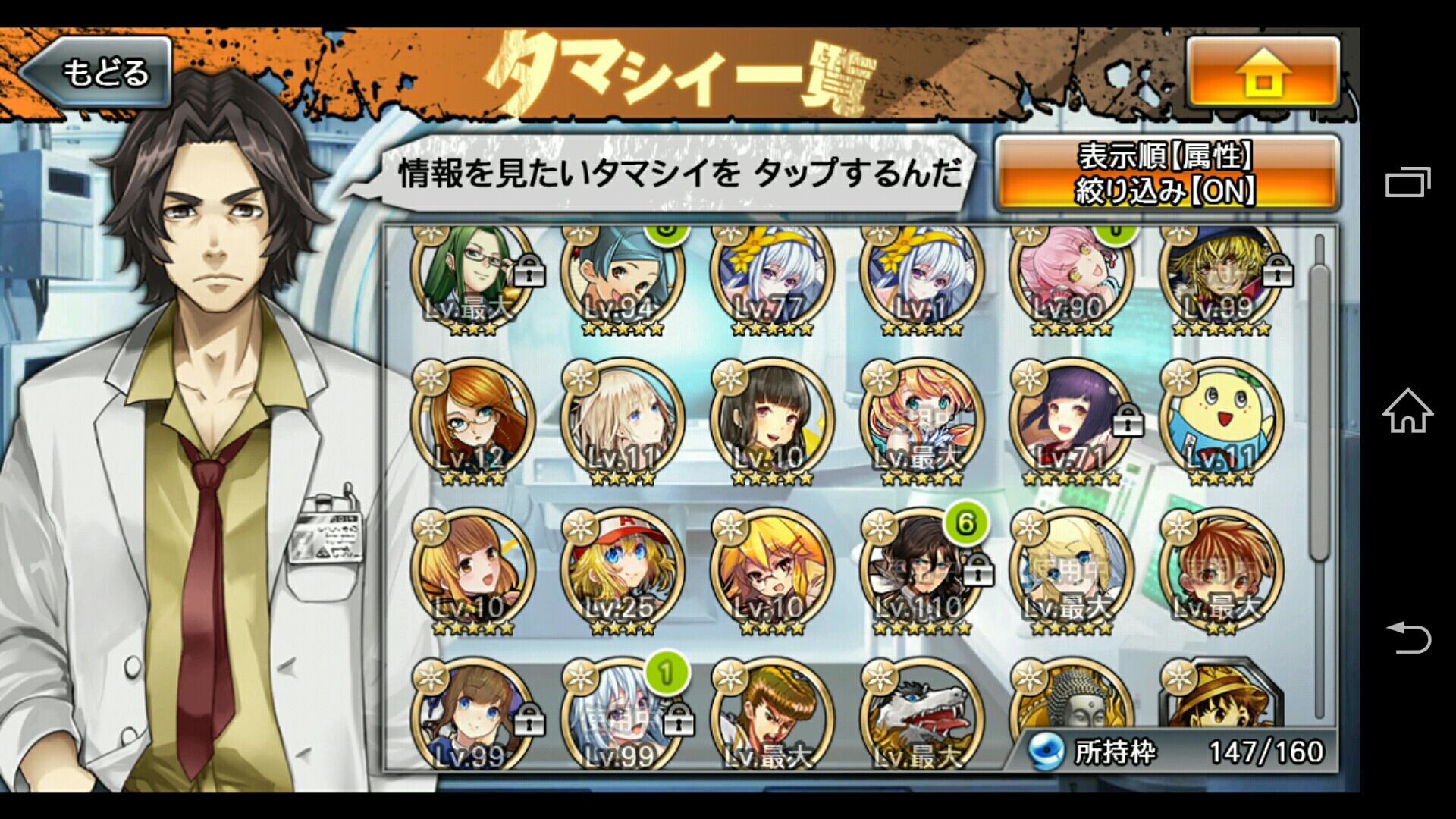Viewport: 1456px width, 819px height.
Task: Tap the Android home navigation button
Action: click(x=1407, y=411)
